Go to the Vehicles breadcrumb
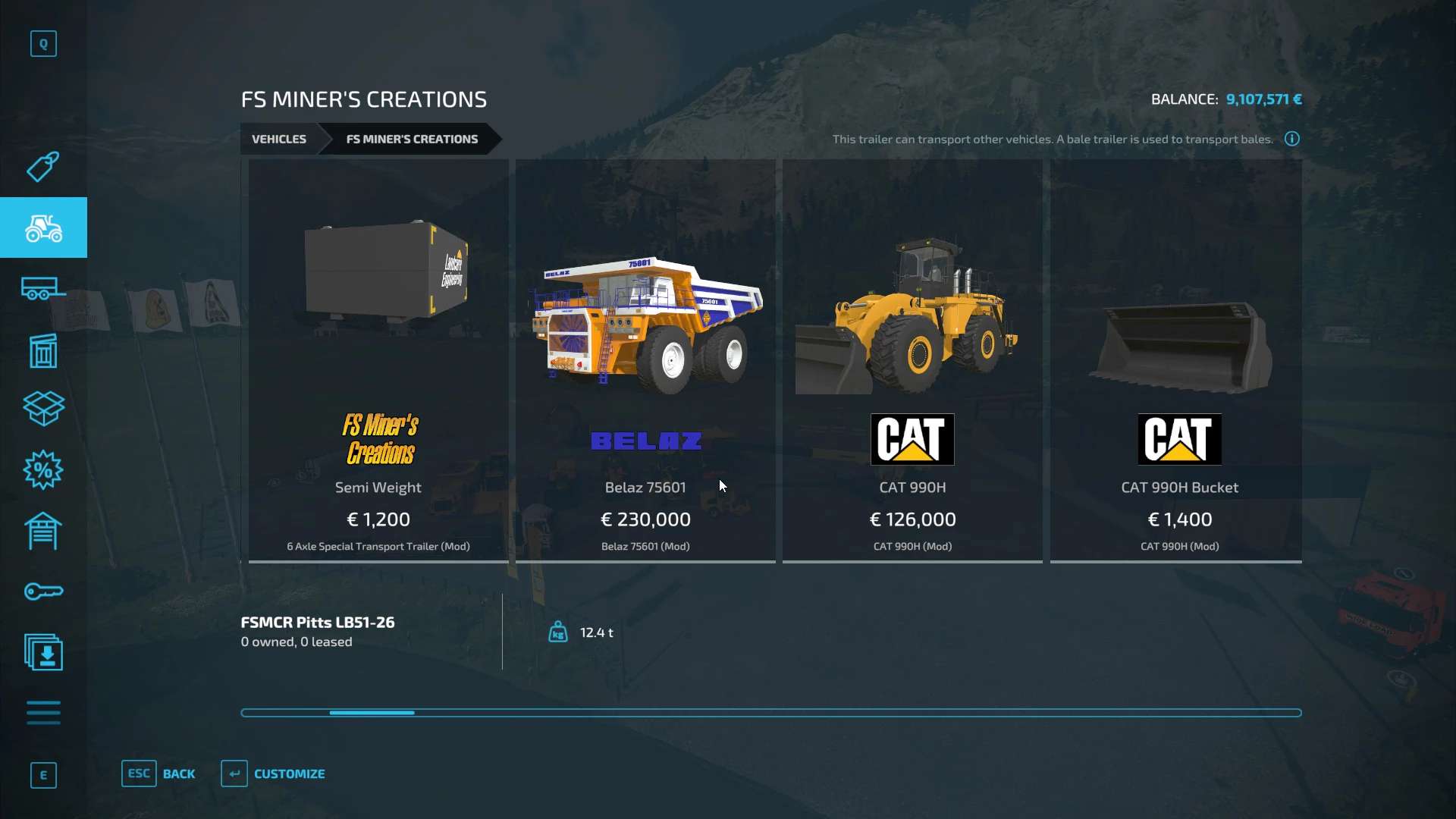The height and width of the screenshot is (819, 1456). 279,139
